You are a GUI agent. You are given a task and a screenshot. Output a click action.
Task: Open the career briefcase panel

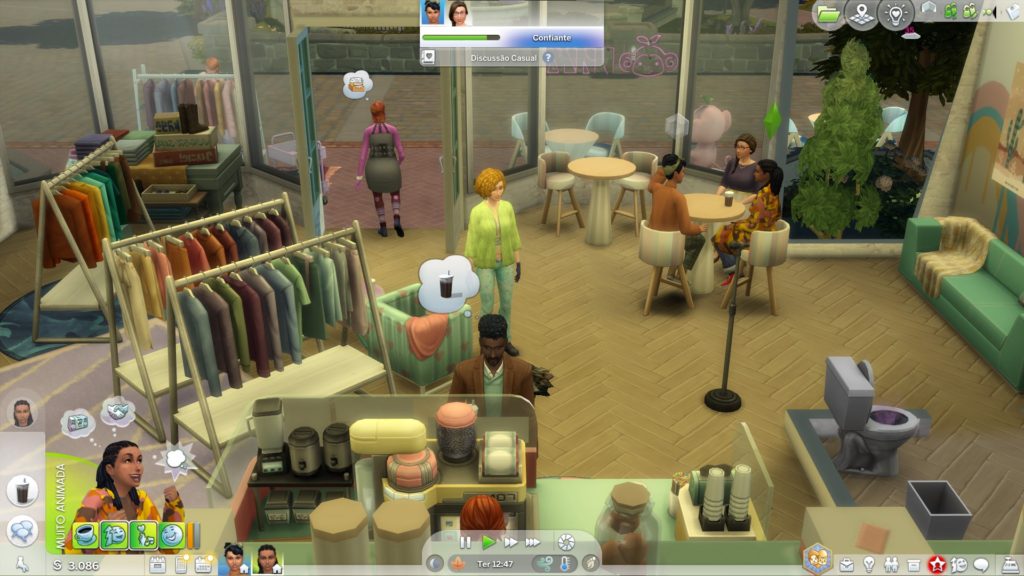(x=847, y=564)
